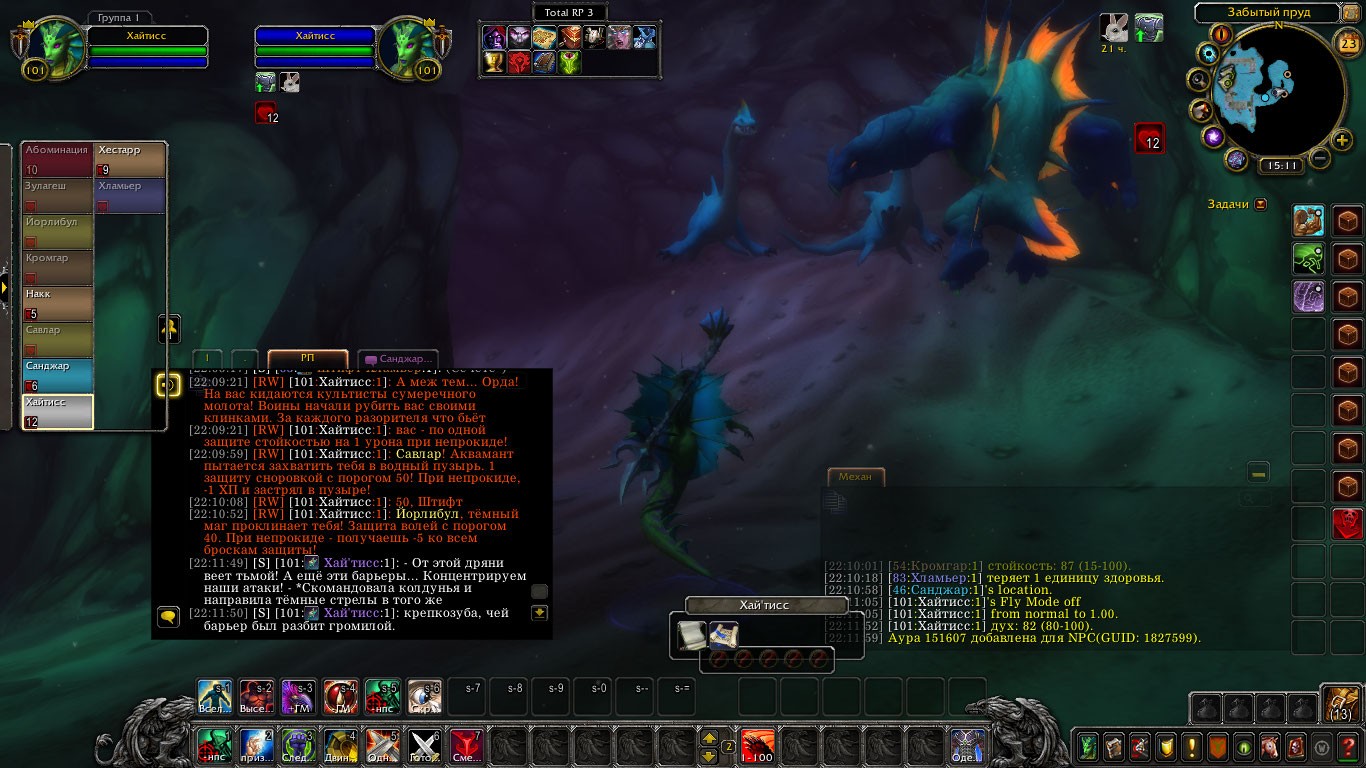Screen dimensions: 1366x768
Task: Zoom out the minimap with minus button
Action: 1320,158
